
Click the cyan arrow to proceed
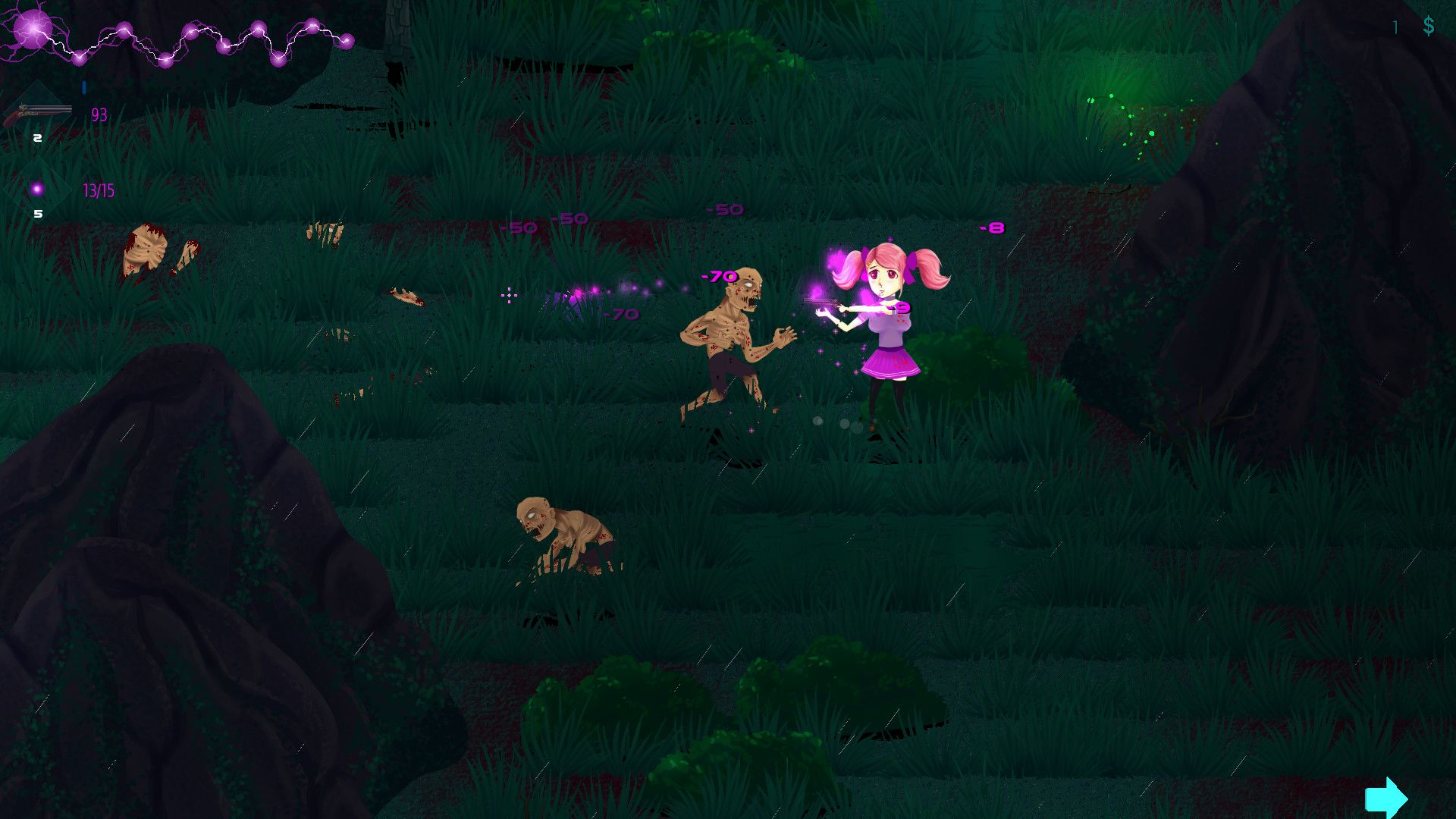1385,798
